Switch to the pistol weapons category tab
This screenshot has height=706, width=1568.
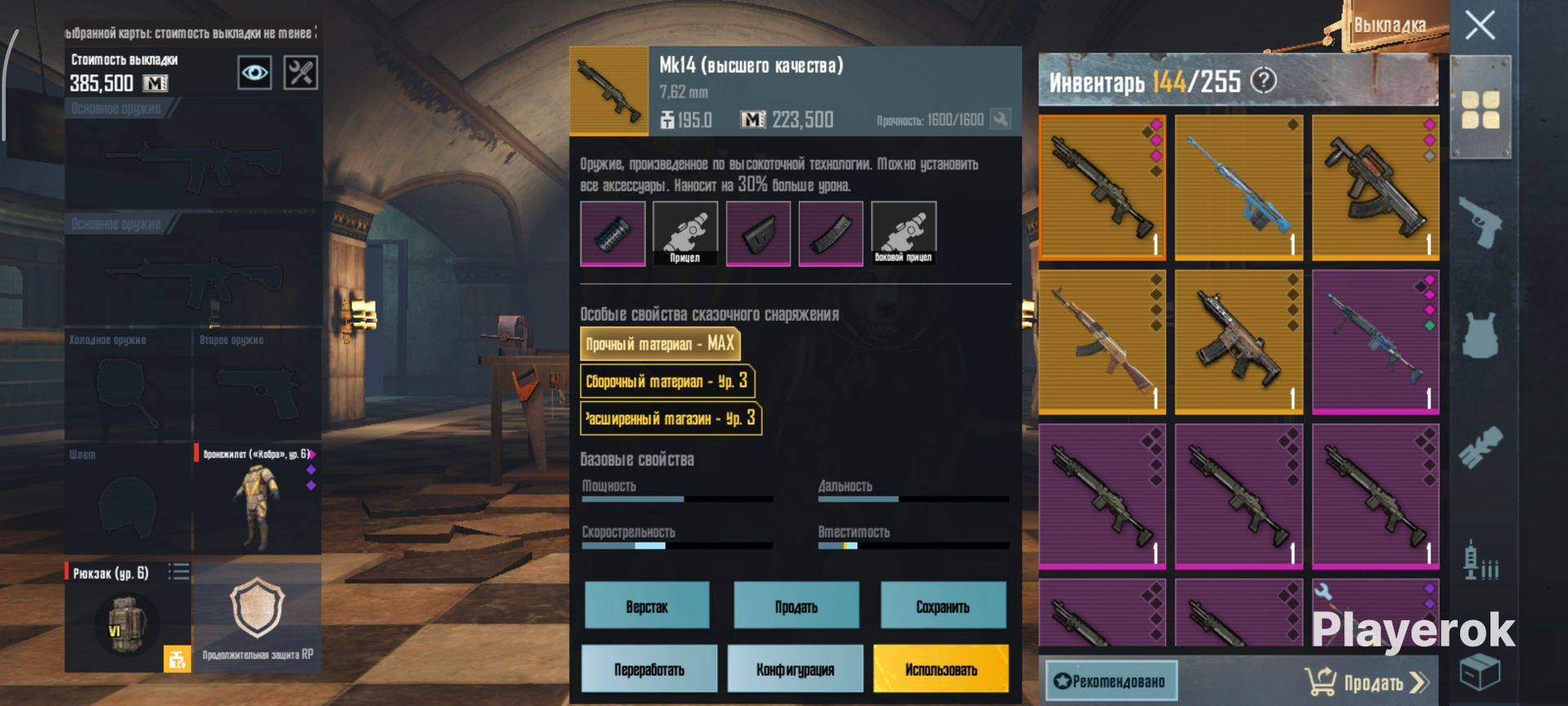coord(1480,221)
